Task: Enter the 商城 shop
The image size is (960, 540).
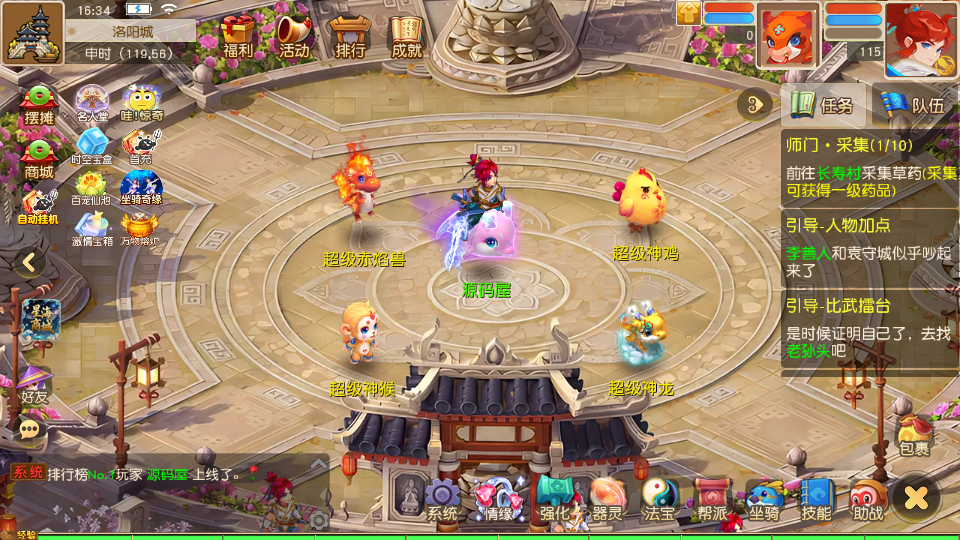Action: coord(39,158)
